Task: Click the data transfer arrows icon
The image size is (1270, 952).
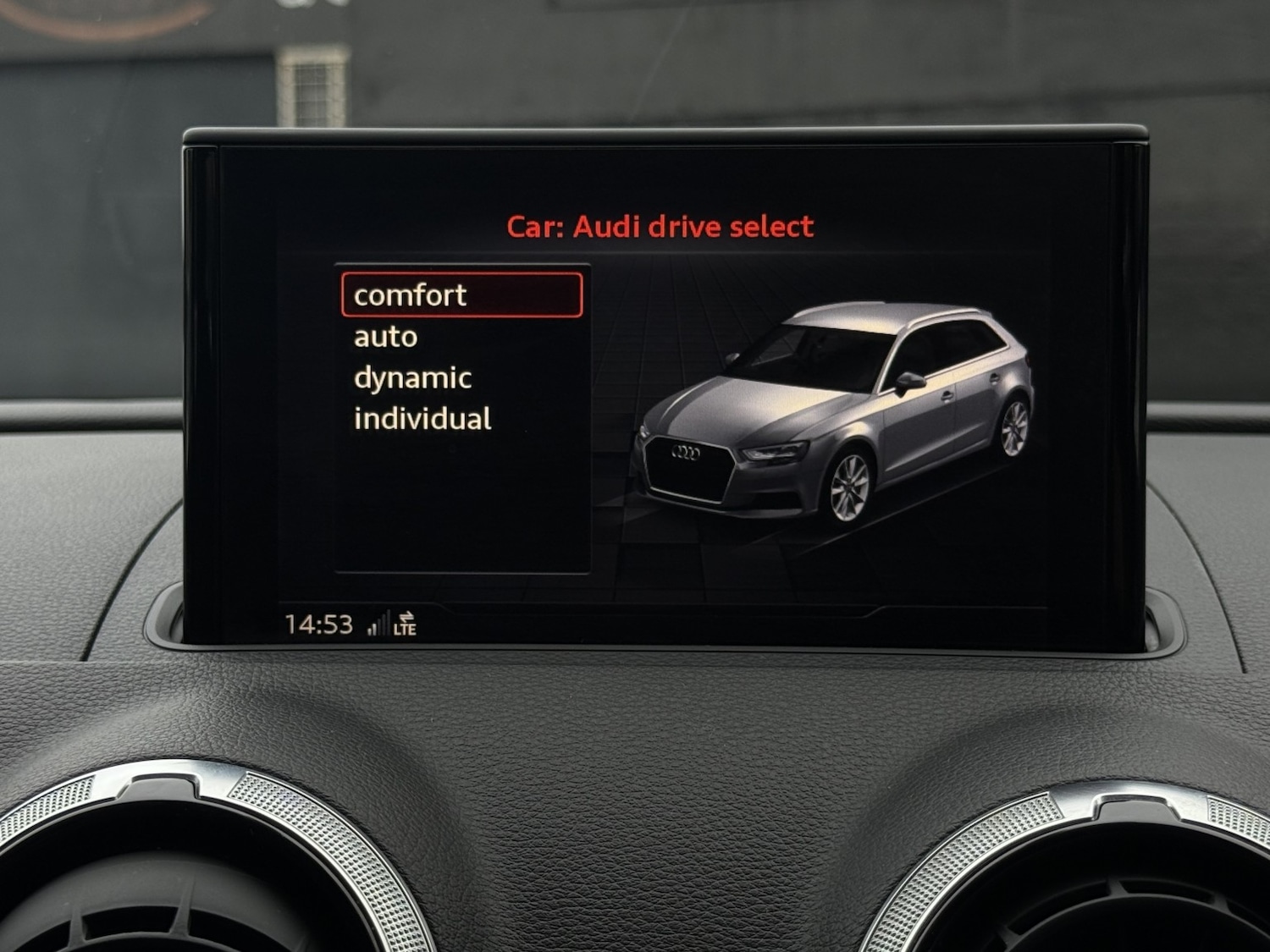Action: (x=408, y=616)
